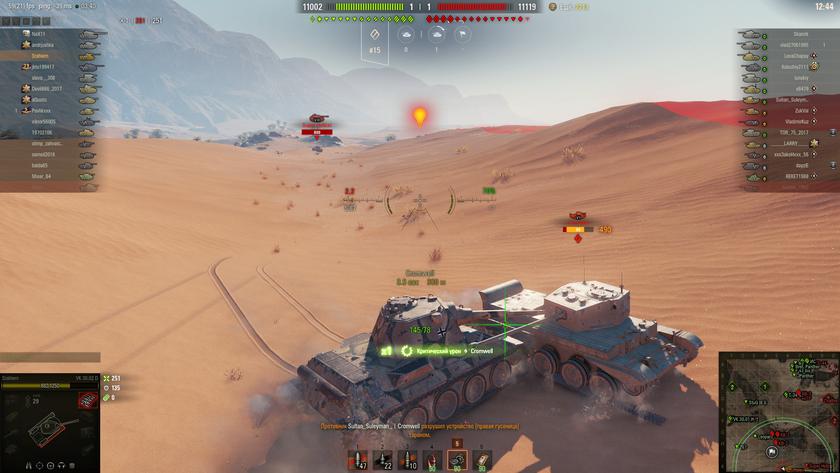Switch to the shell type with 22 rounds
The image size is (840, 473).
click(x=383, y=460)
